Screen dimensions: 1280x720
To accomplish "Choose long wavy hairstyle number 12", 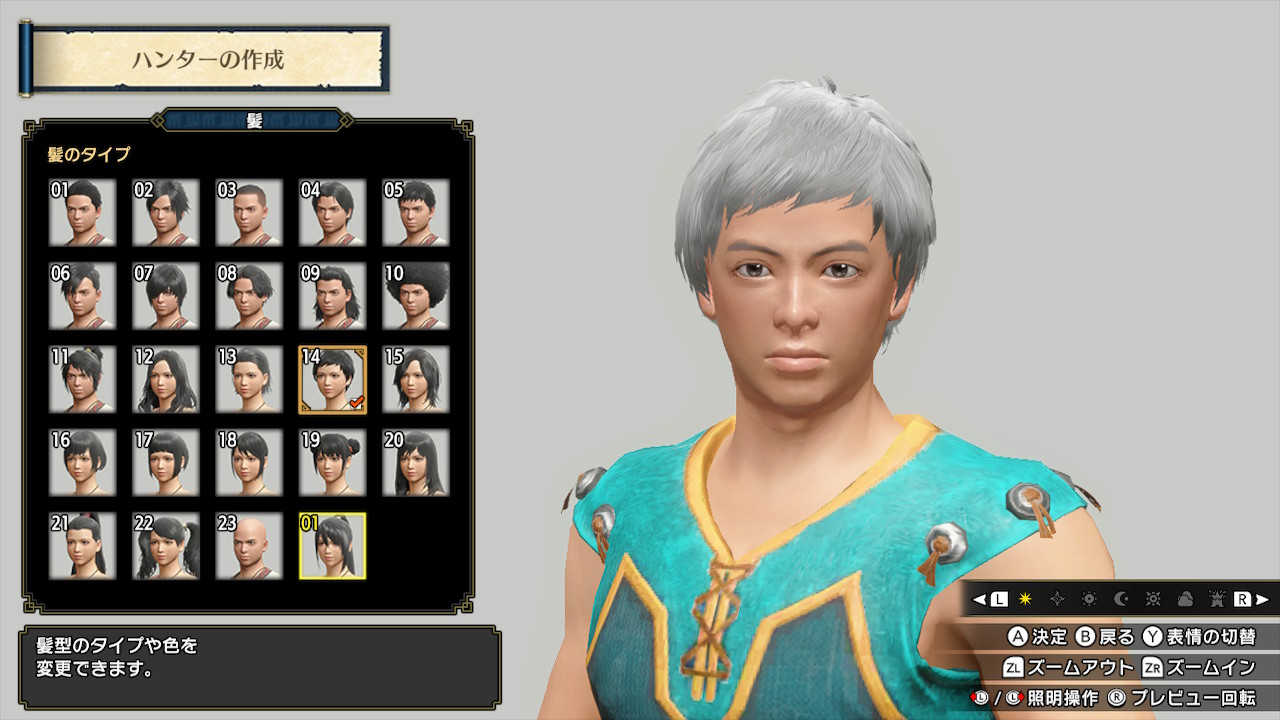I will [x=166, y=380].
